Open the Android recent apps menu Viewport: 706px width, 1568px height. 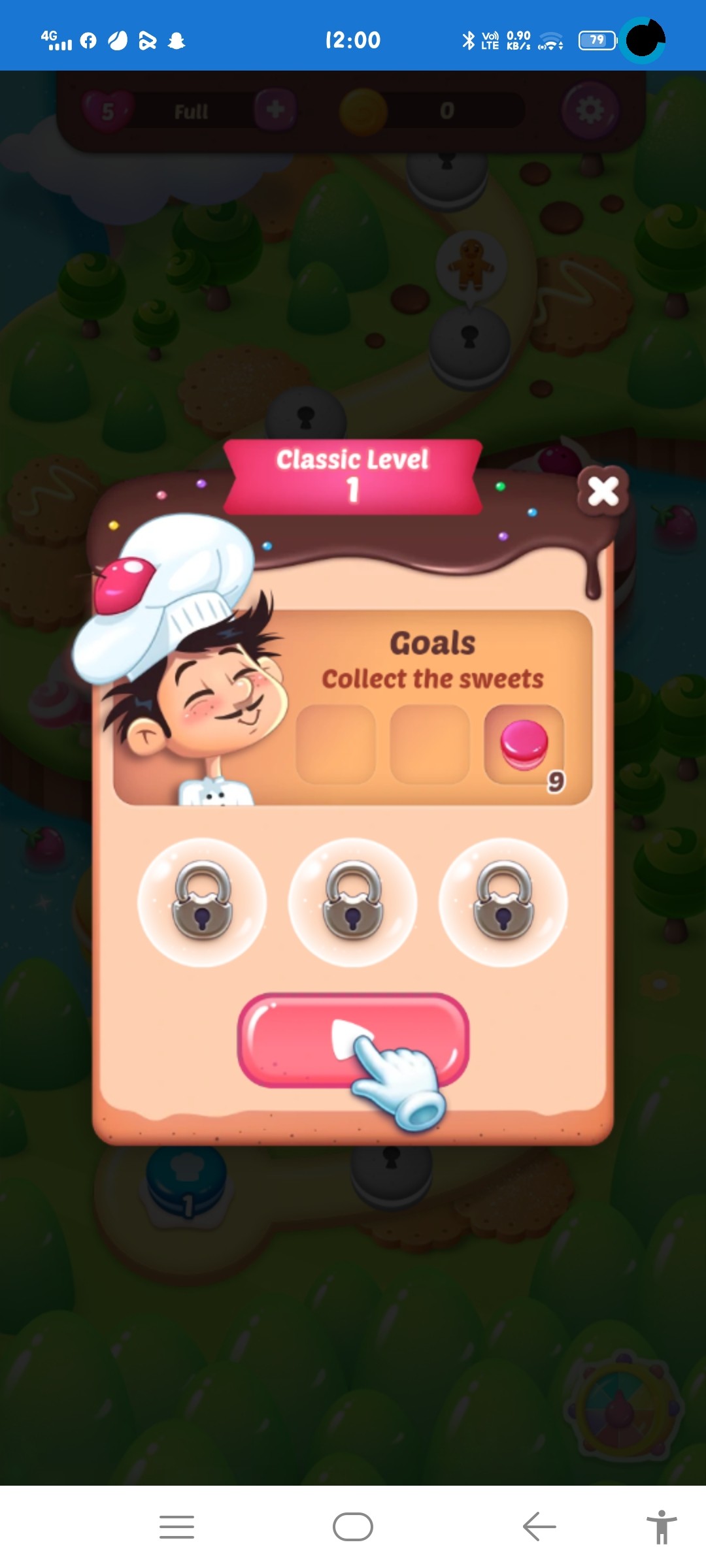point(176,1527)
